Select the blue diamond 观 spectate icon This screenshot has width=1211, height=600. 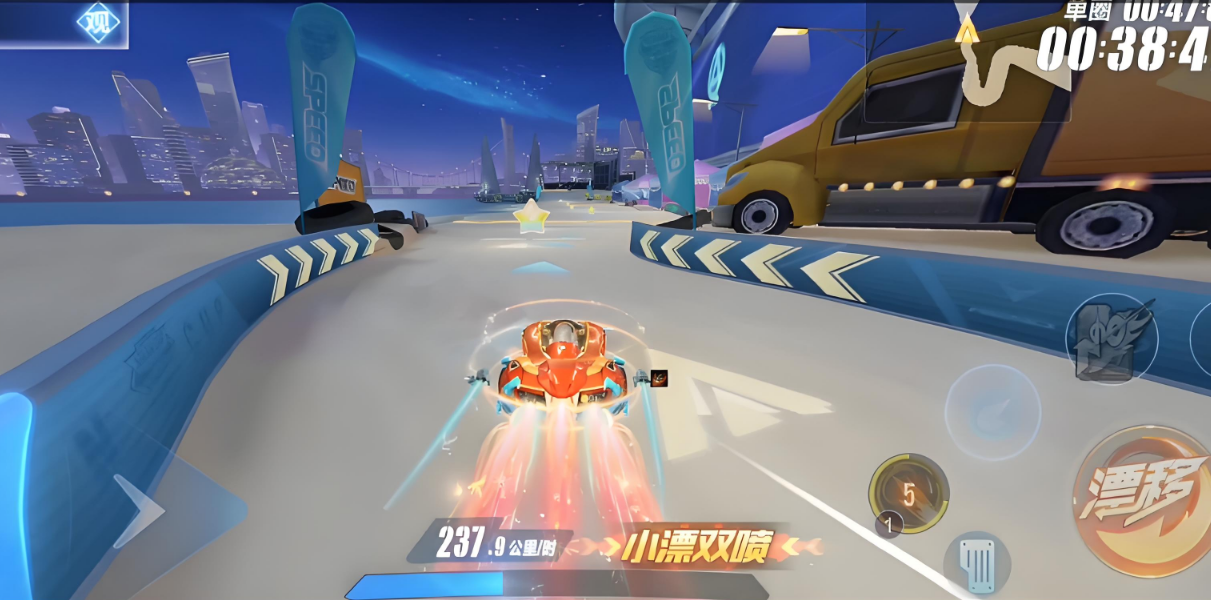[x=98, y=22]
